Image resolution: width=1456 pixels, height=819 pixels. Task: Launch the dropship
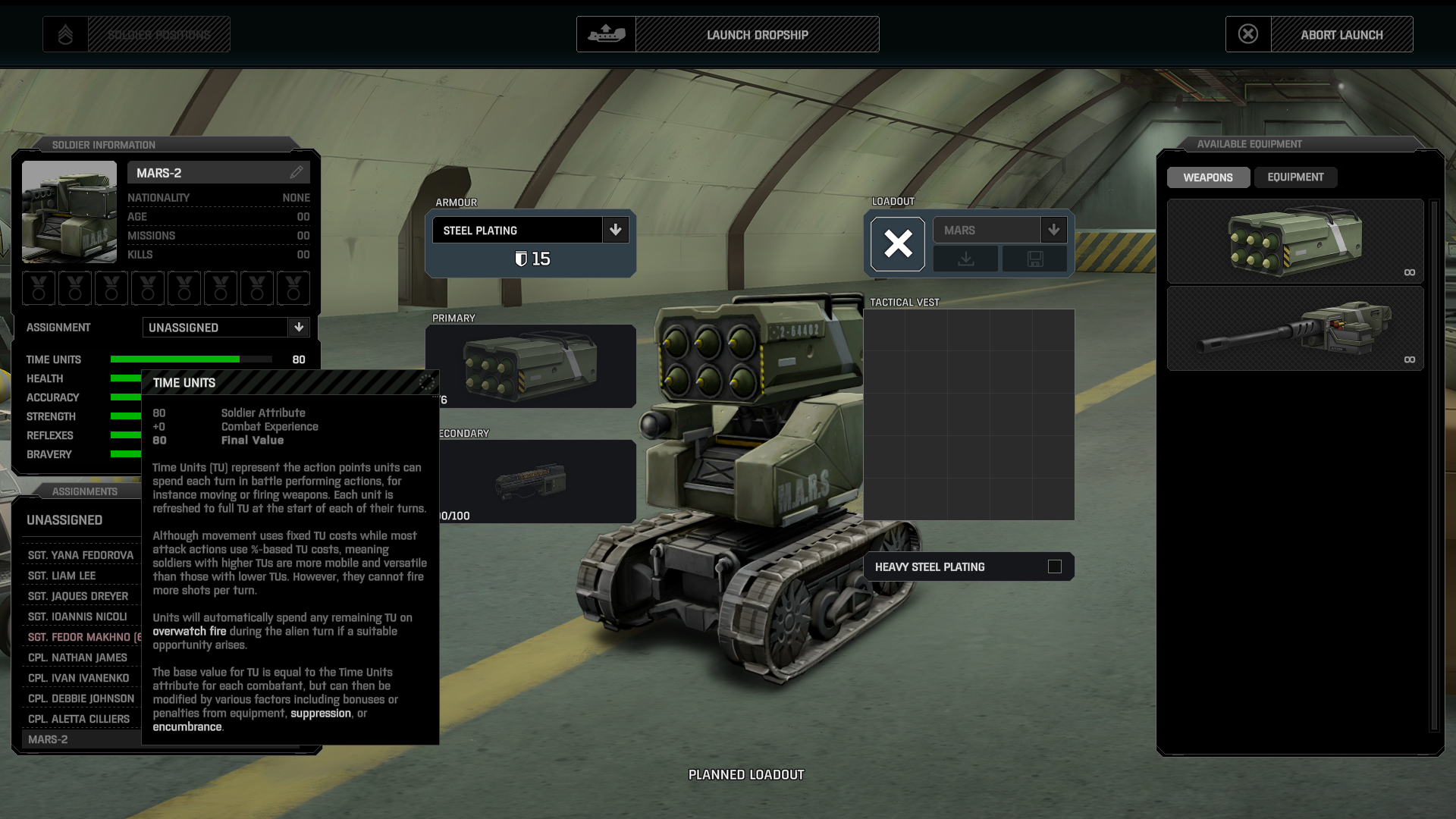tap(756, 35)
